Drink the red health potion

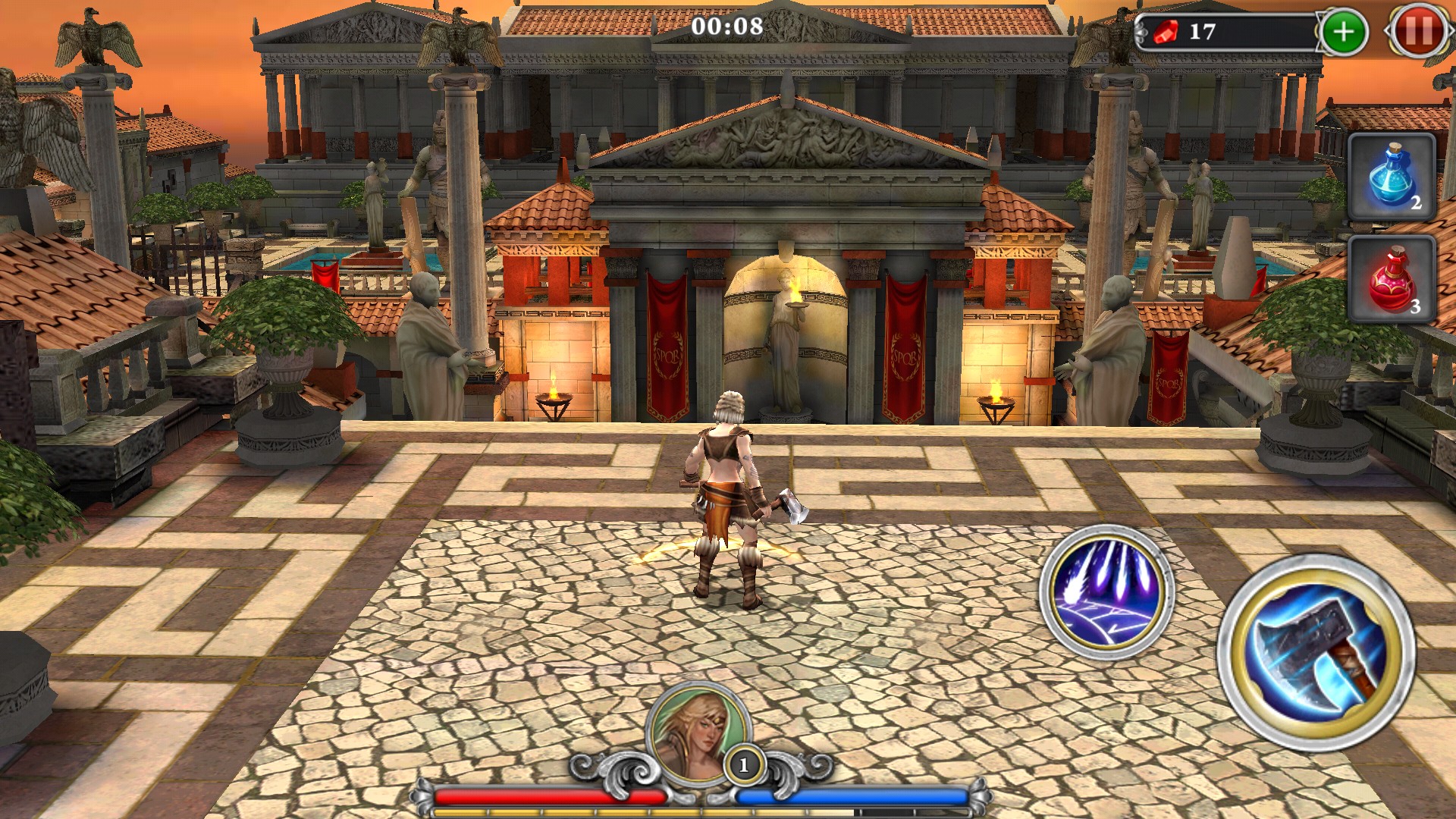(1392, 279)
